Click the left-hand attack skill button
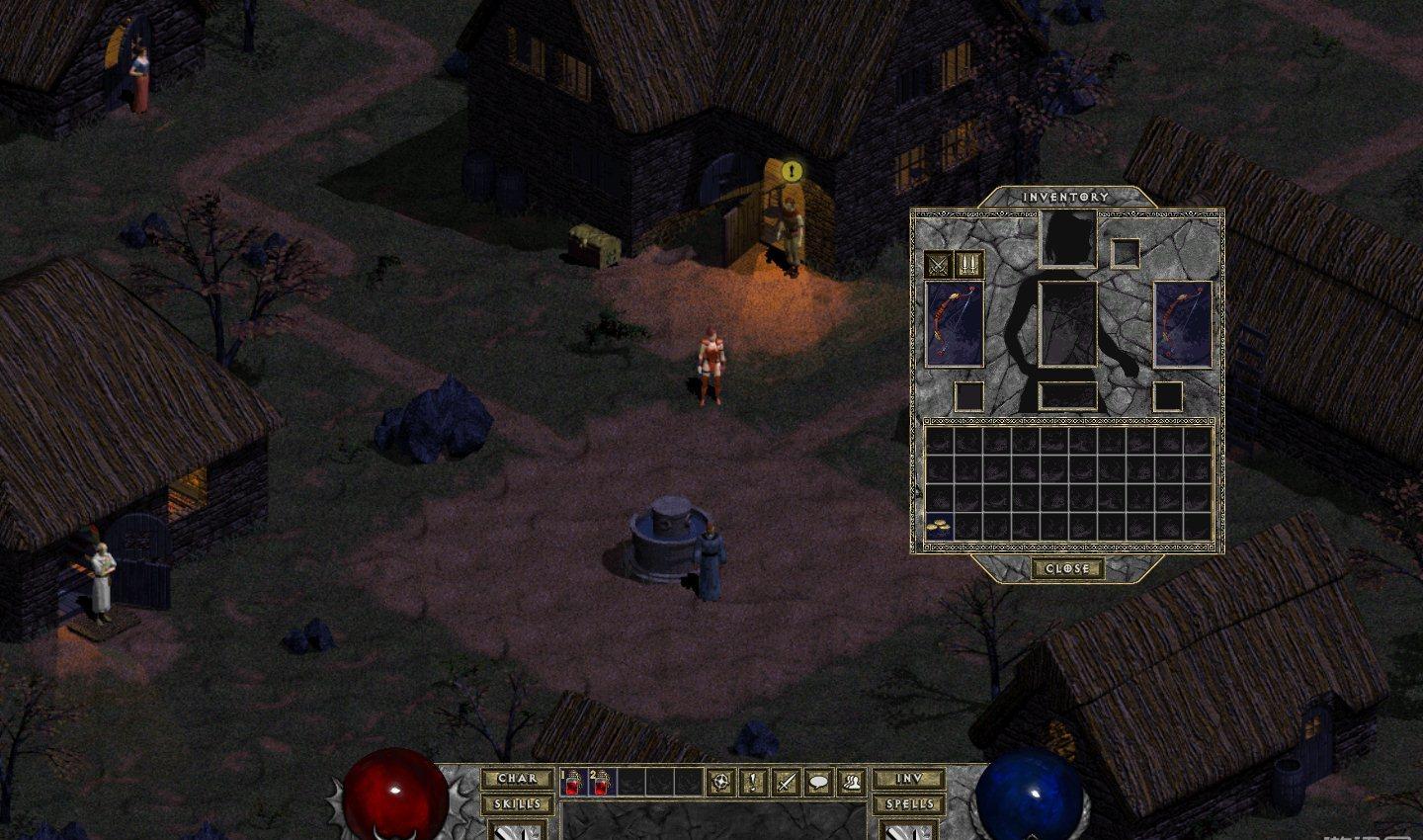The width and height of the screenshot is (1423, 840). [x=517, y=831]
